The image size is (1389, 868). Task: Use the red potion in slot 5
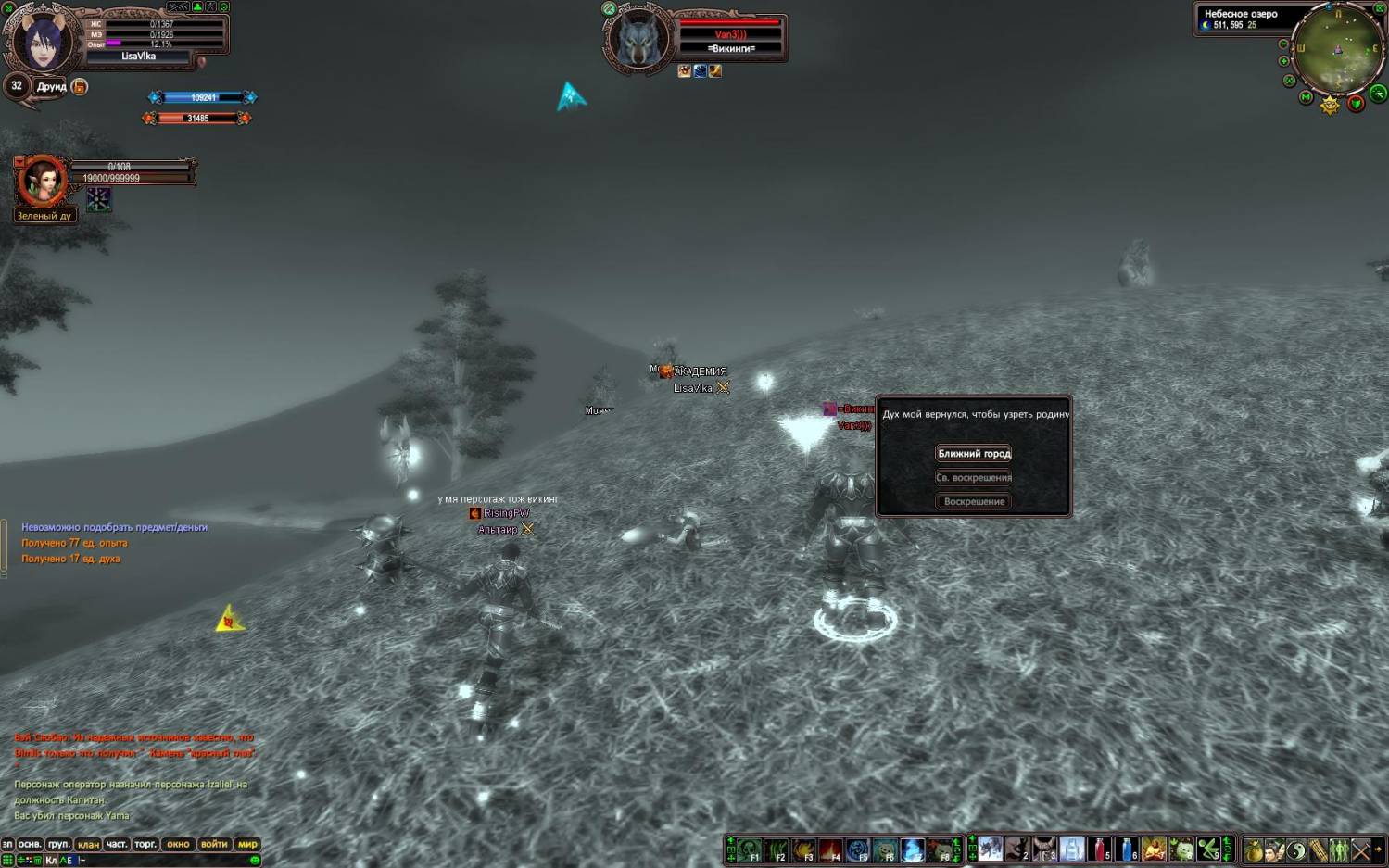tap(1098, 849)
